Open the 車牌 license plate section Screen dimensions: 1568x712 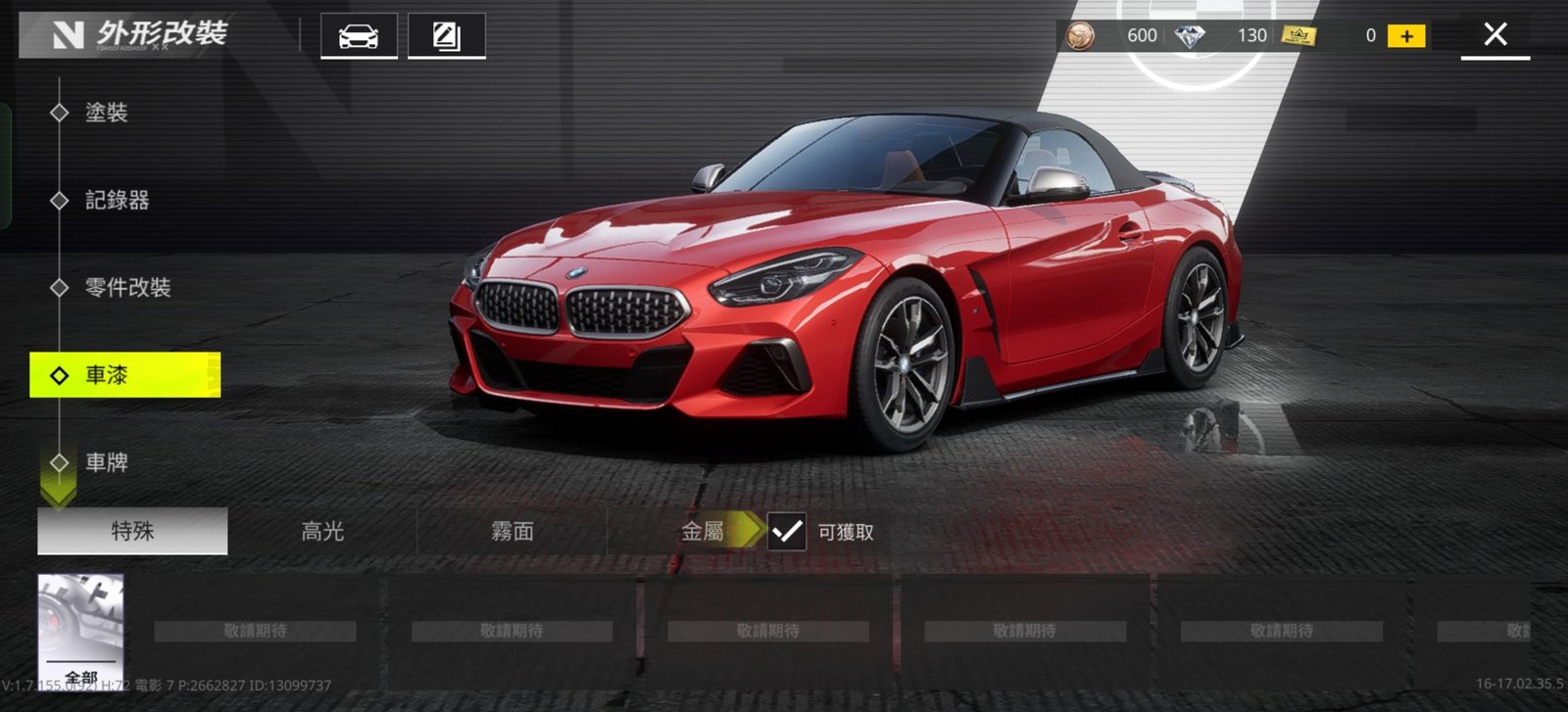[x=106, y=462]
